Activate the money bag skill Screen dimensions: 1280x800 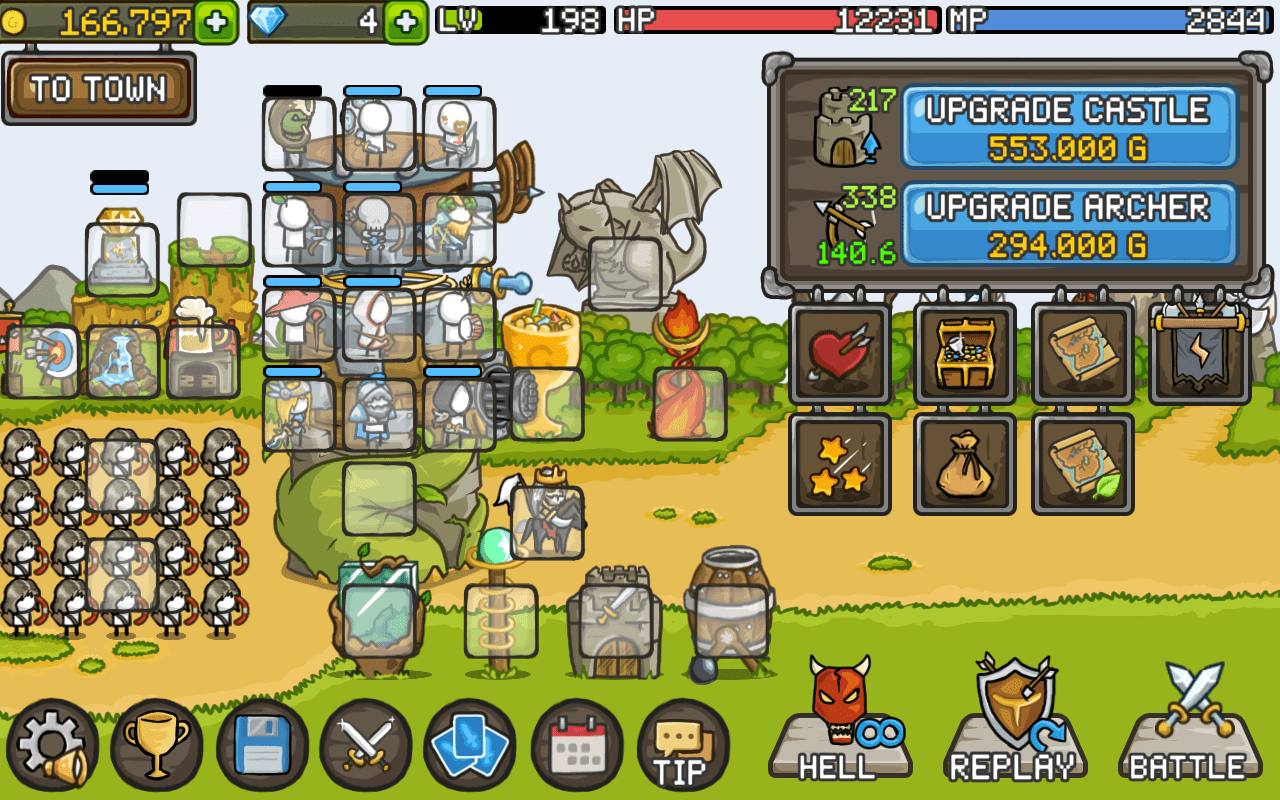tap(964, 465)
